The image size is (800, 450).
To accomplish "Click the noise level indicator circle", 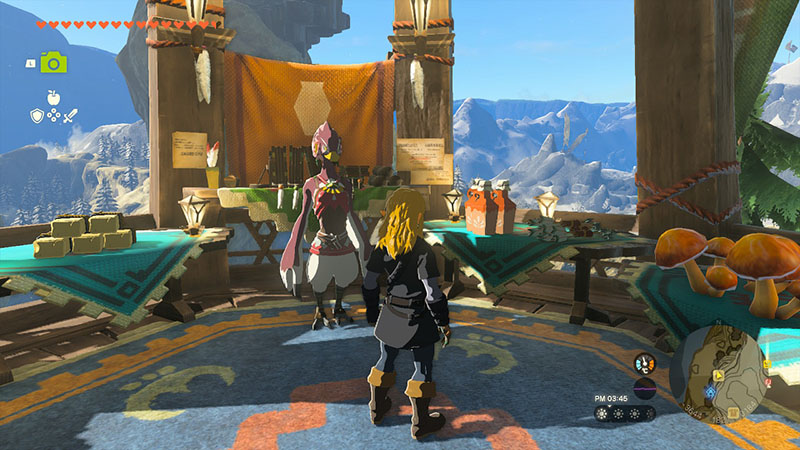I will point(646,386).
